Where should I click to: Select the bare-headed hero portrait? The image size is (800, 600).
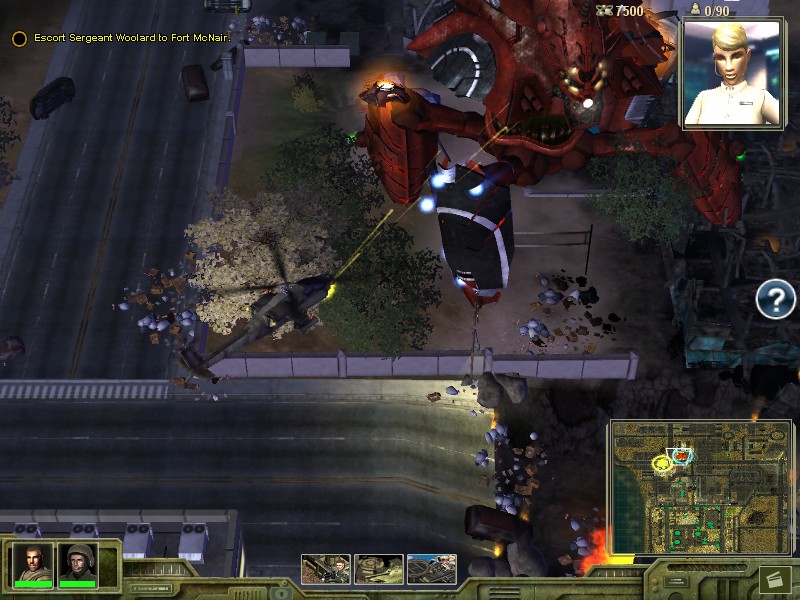(x=33, y=564)
